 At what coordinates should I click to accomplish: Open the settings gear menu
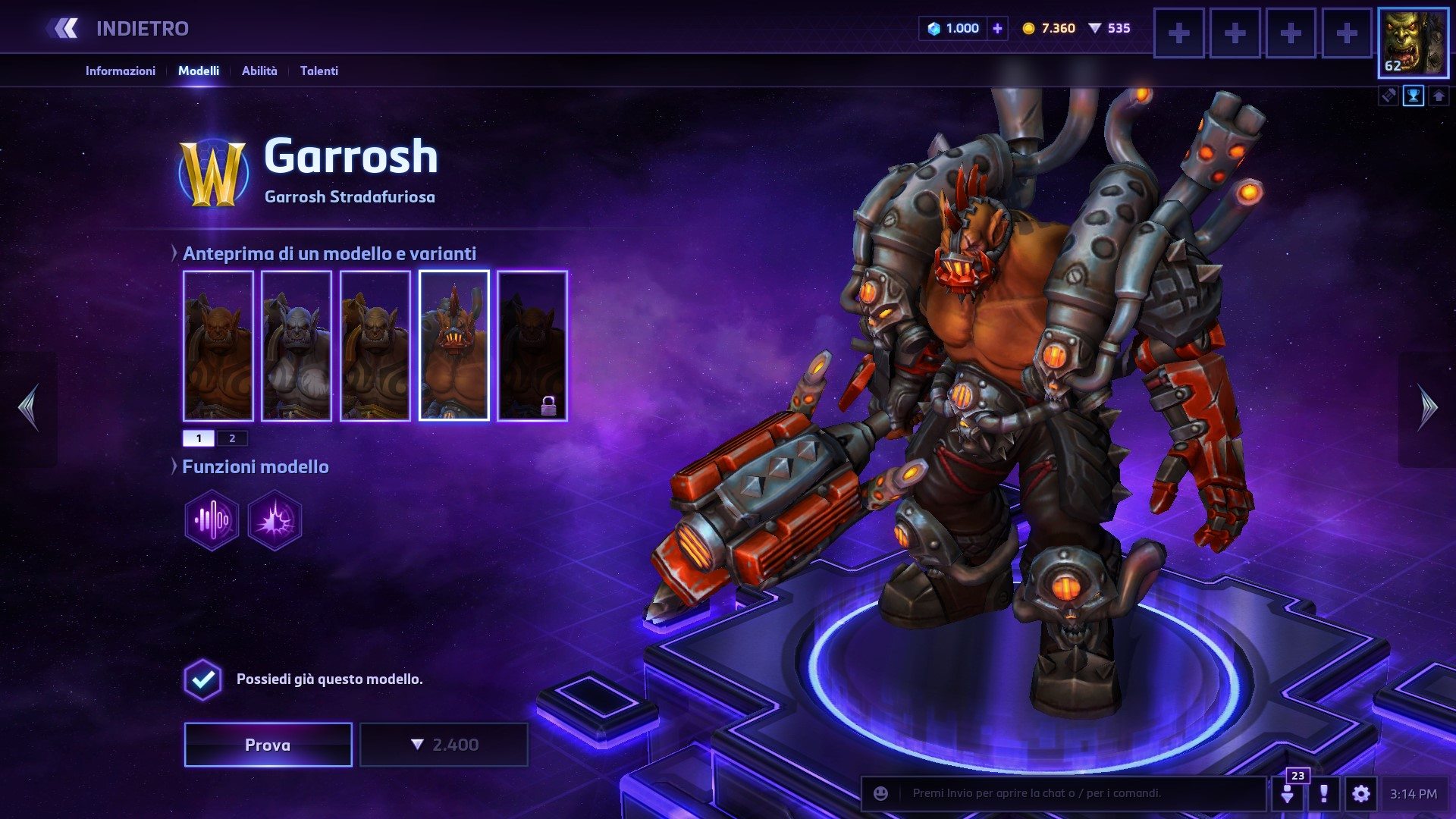pyautogui.click(x=1360, y=794)
